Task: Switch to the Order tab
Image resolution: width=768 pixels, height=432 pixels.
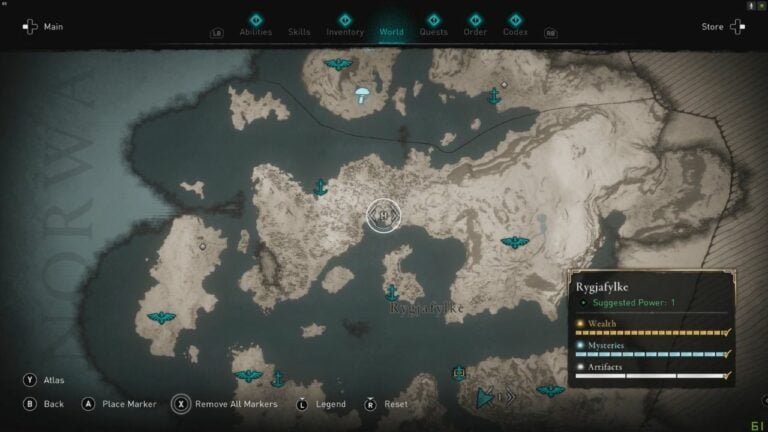Action: (x=475, y=32)
